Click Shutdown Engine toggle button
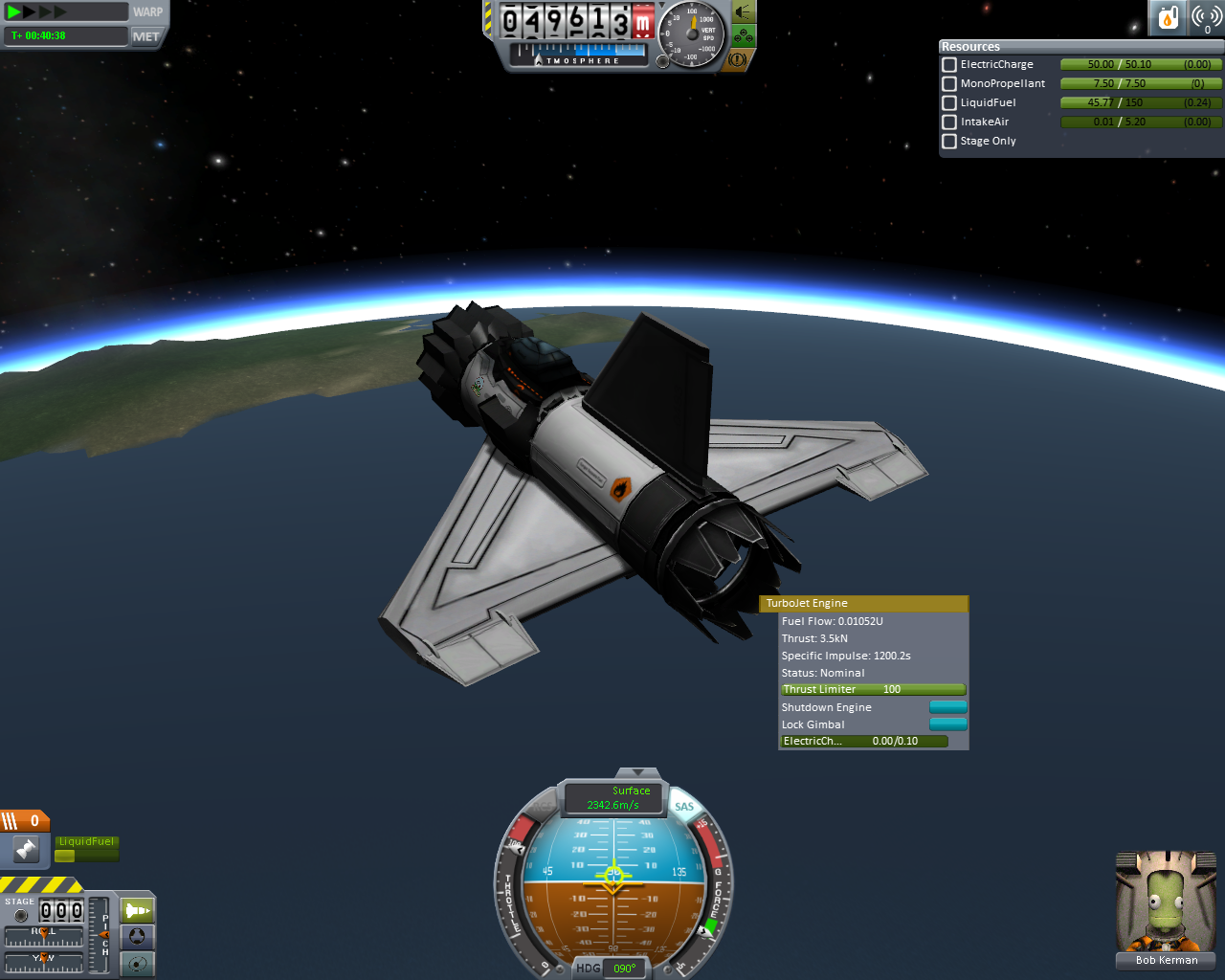1225x980 pixels. (x=947, y=707)
